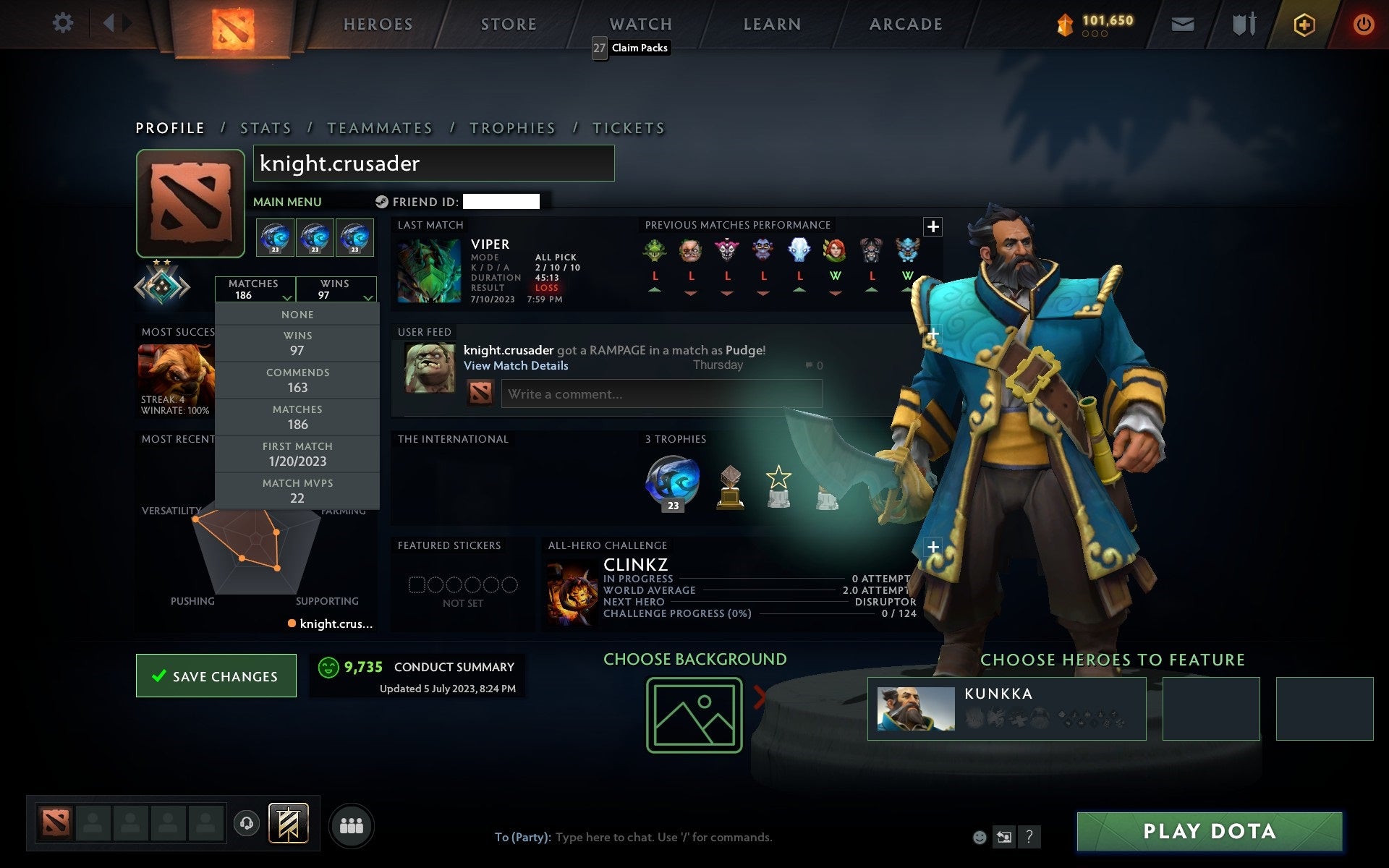This screenshot has width=1389, height=868.
Task: Click the Save Changes button
Action: [216, 676]
